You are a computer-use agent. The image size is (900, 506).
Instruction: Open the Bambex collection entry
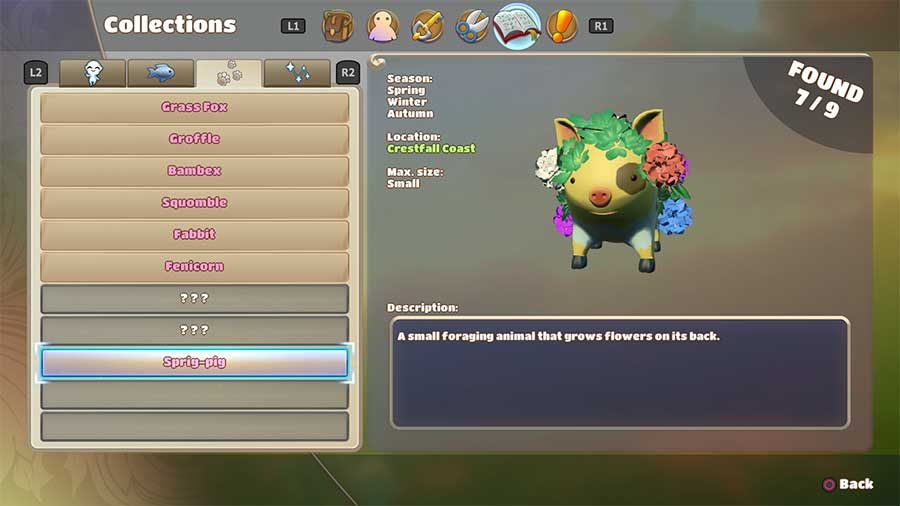point(194,171)
